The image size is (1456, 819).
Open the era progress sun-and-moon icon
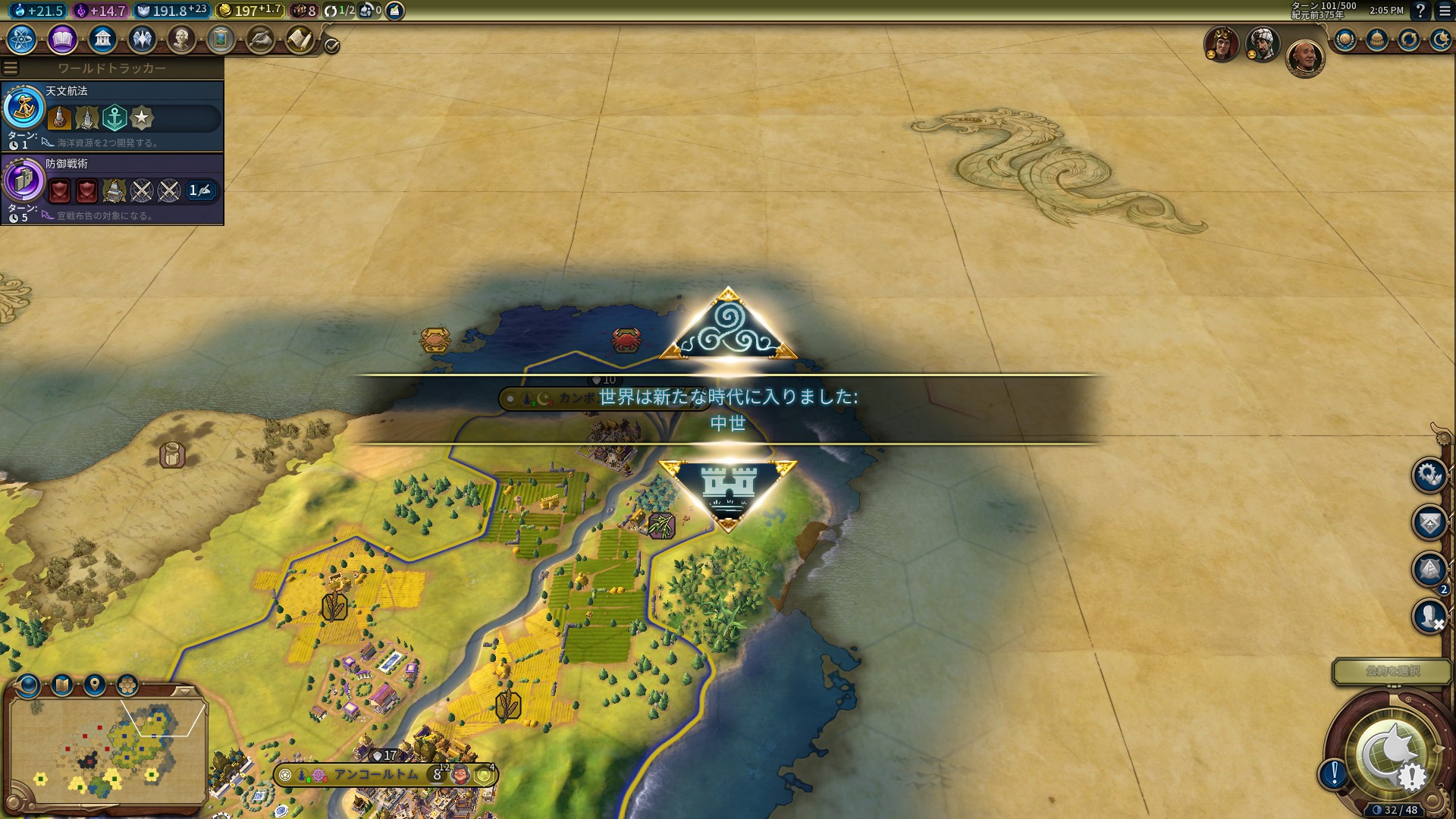tap(1440, 39)
